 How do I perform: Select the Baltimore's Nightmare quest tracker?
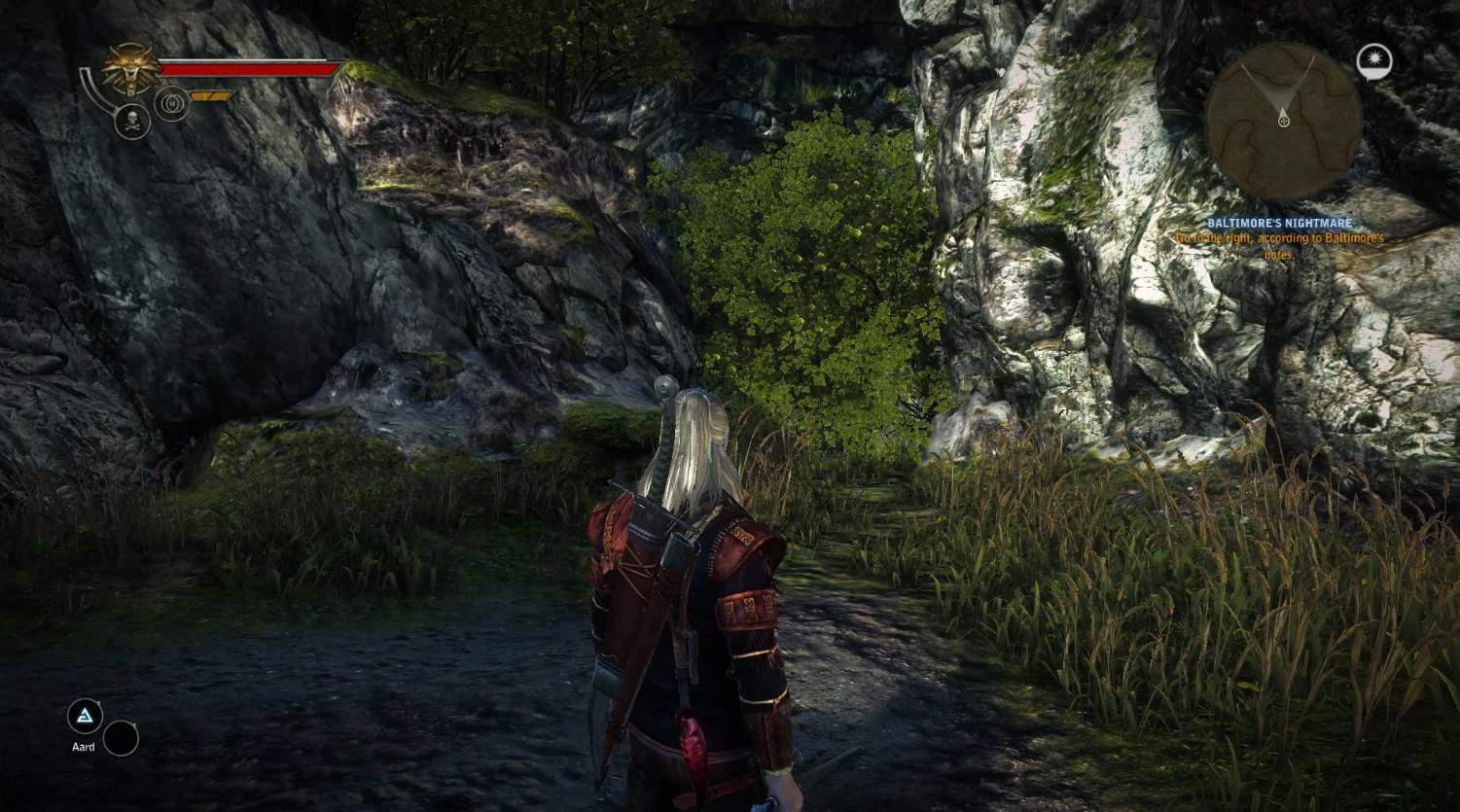1279,224
